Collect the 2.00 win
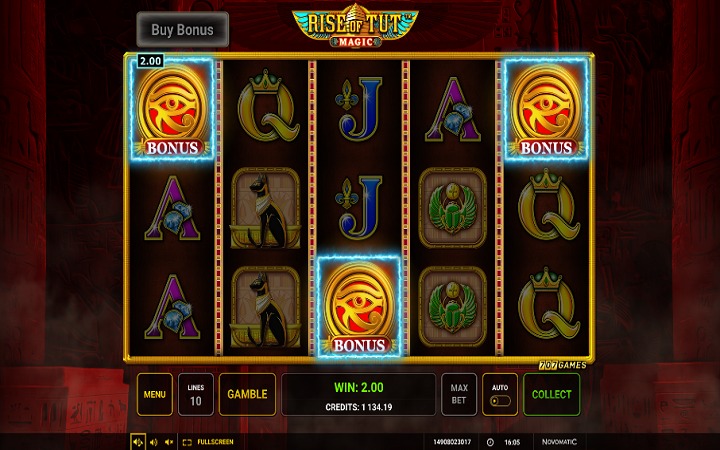The width and height of the screenshot is (720, 450). pyautogui.click(x=551, y=394)
